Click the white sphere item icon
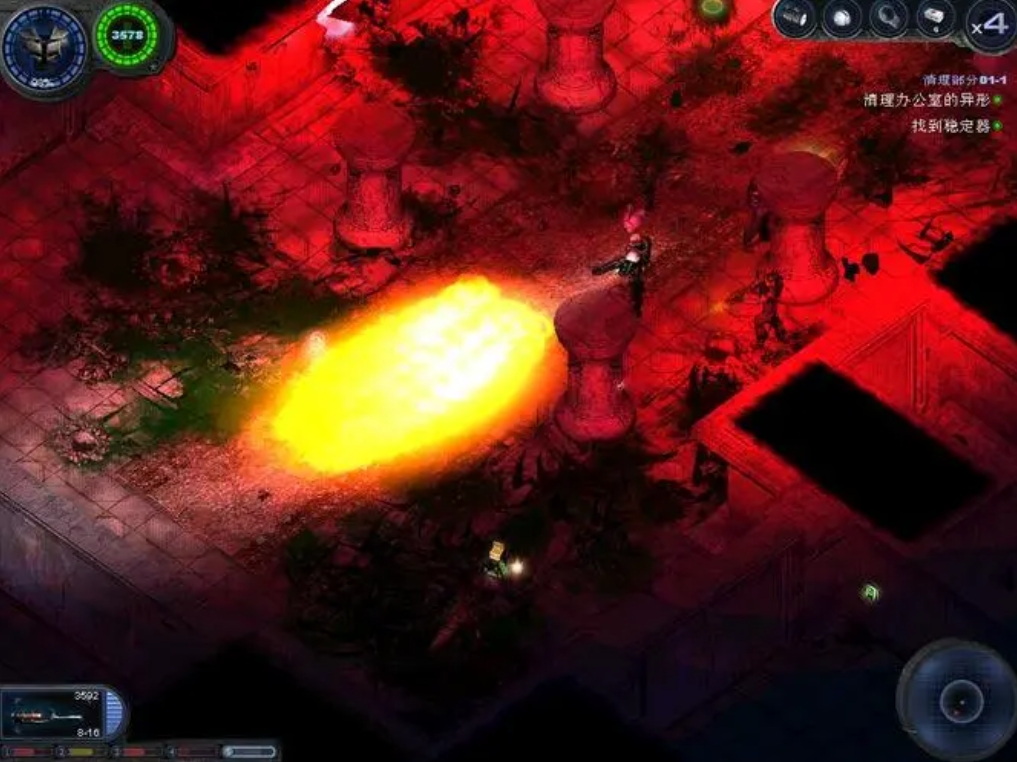The height and width of the screenshot is (762, 1017). pos(842,19)
